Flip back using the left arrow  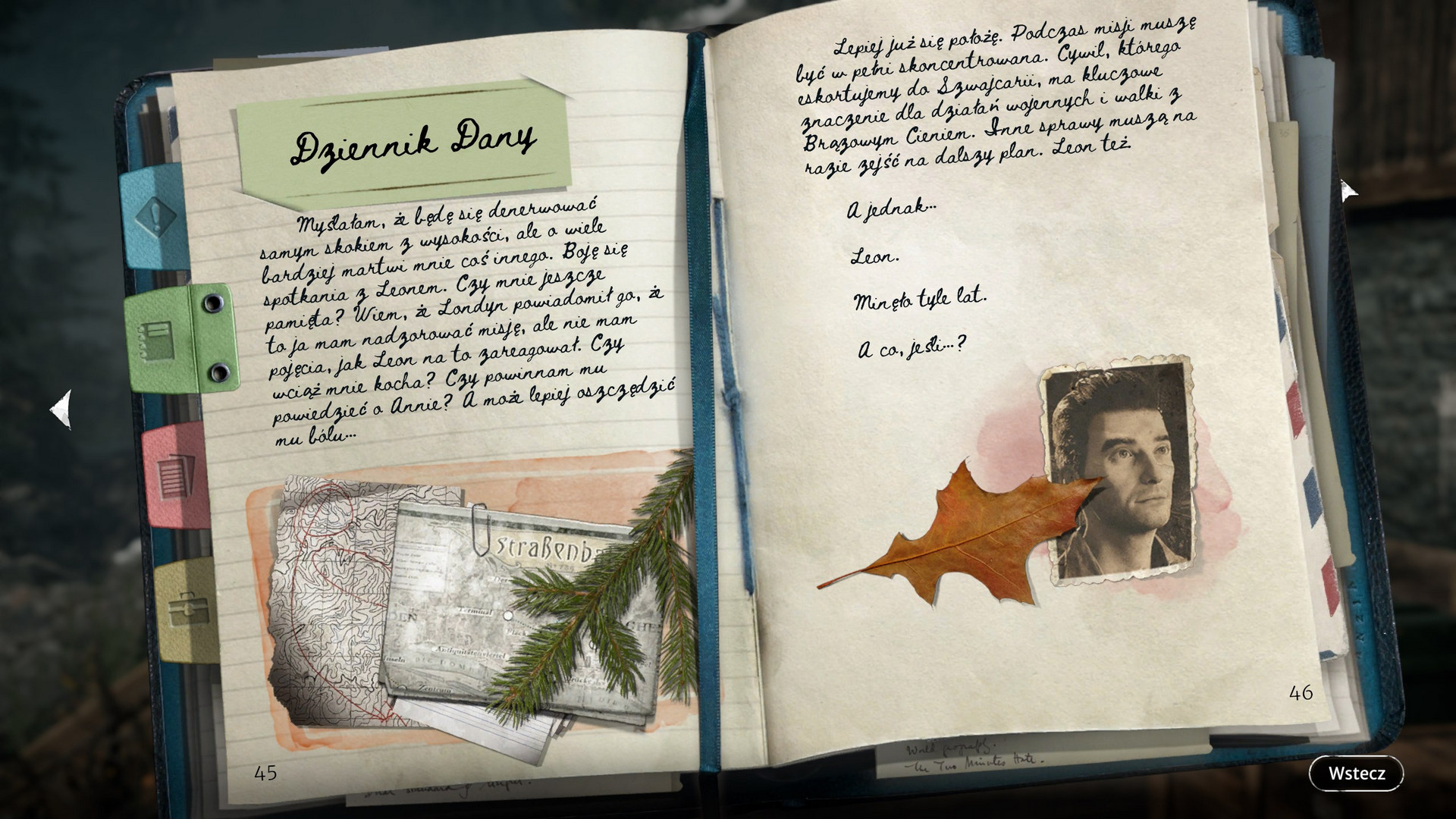tap(64, 409)
